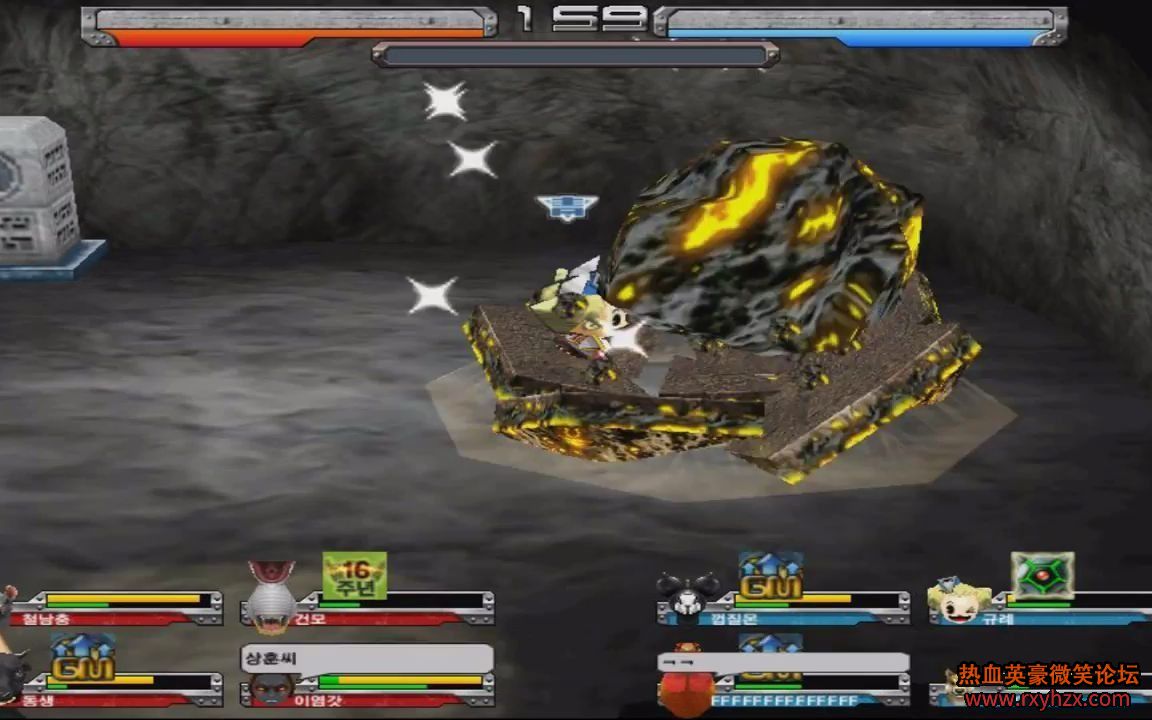Viewport: 1152px width, 720px height.
Task: Select the red helmet player portrait
Action: (x=686, y=685)
